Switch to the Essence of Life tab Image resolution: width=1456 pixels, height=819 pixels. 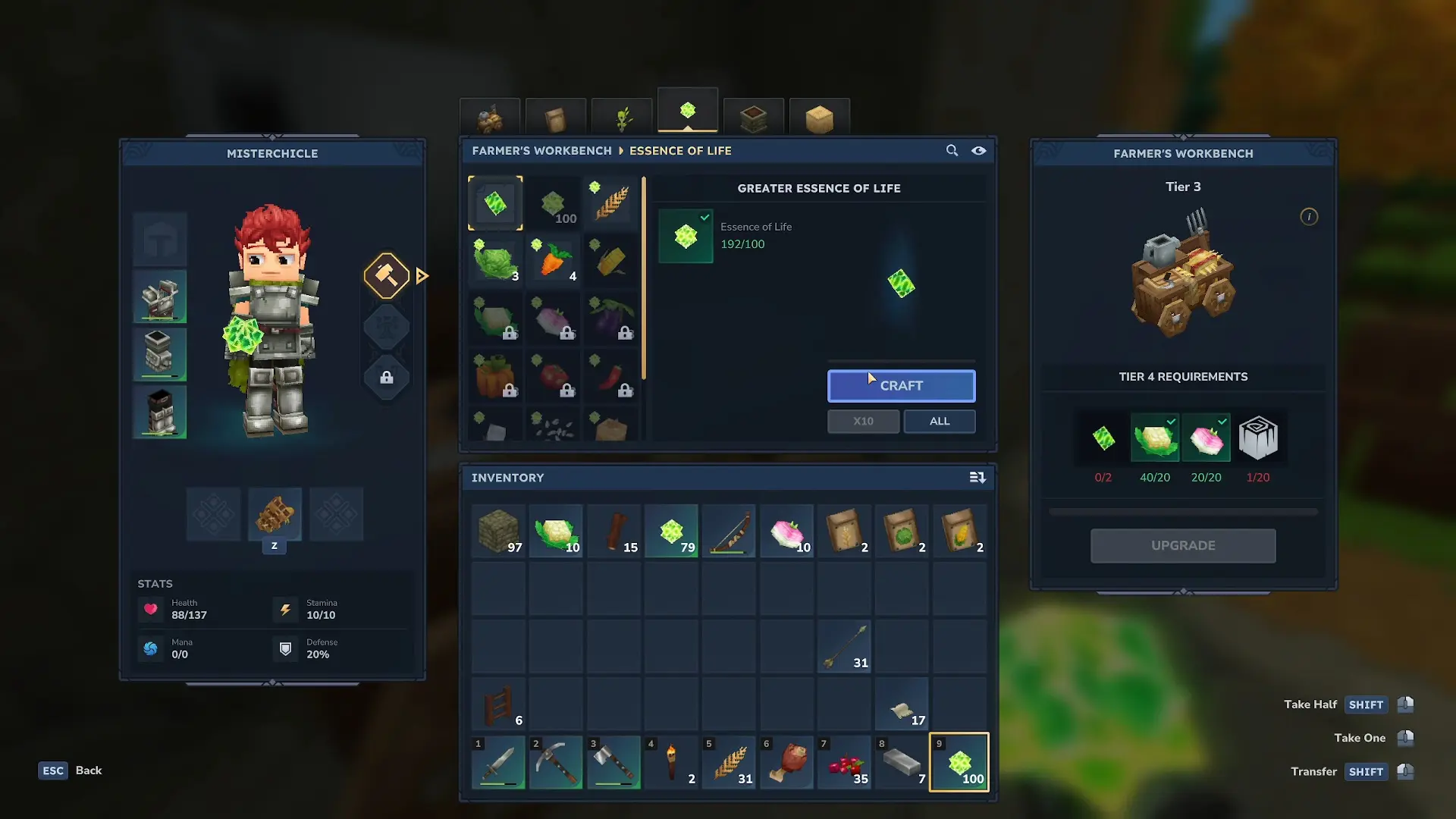pos(688,112)
